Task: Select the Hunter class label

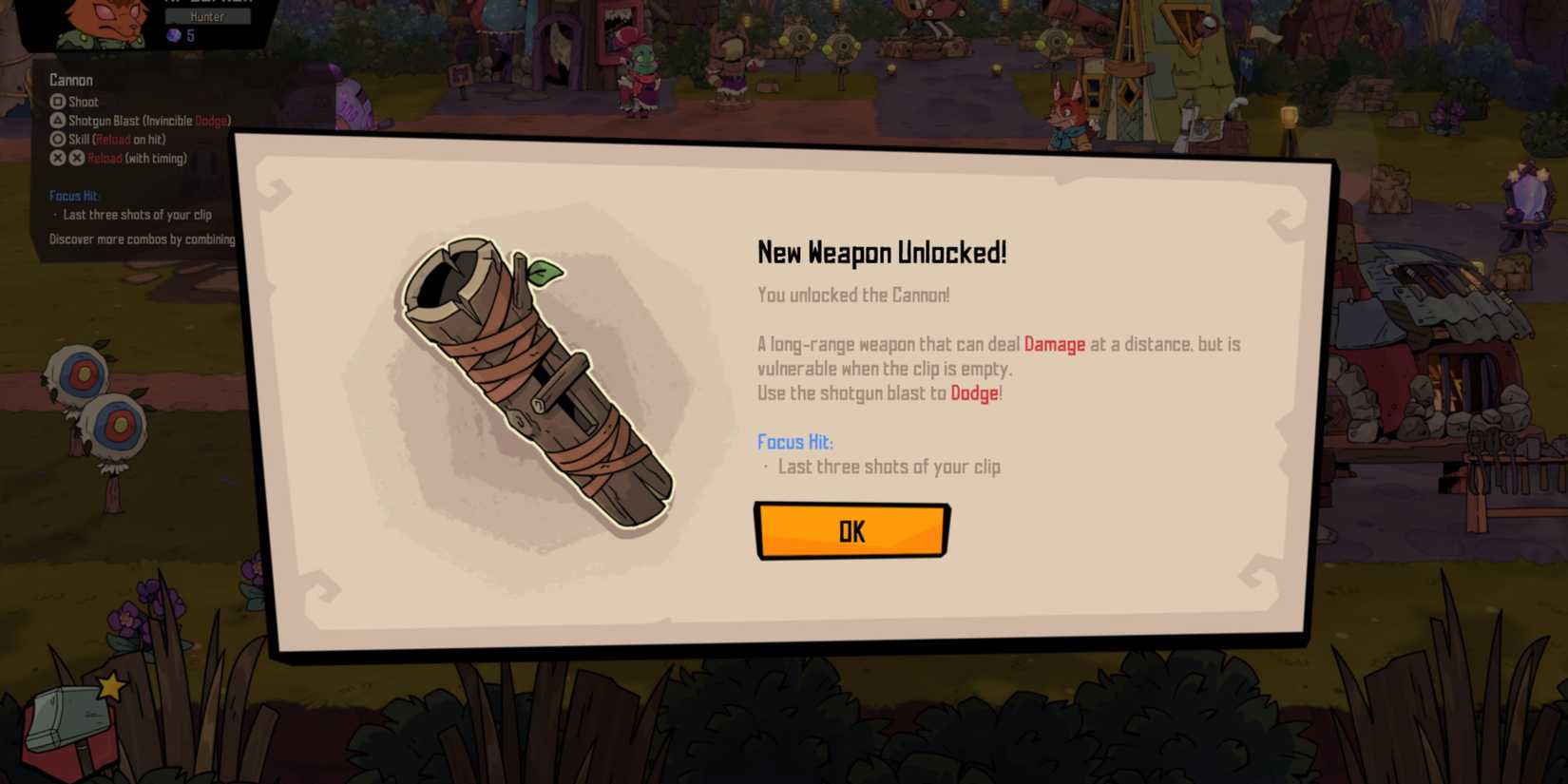Action: click(x=207, y=16)
